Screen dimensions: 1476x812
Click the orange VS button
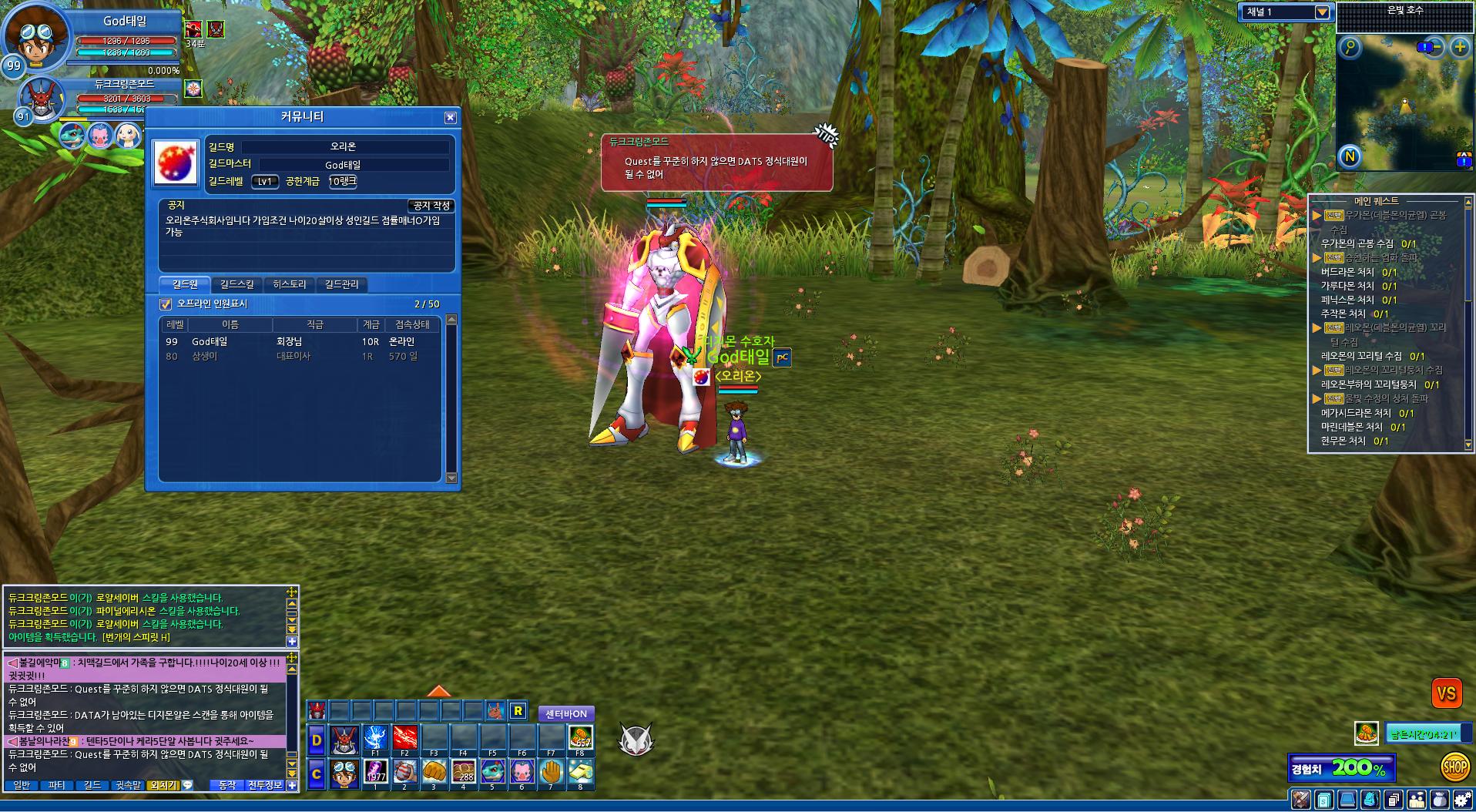[x=1446, y=693]
